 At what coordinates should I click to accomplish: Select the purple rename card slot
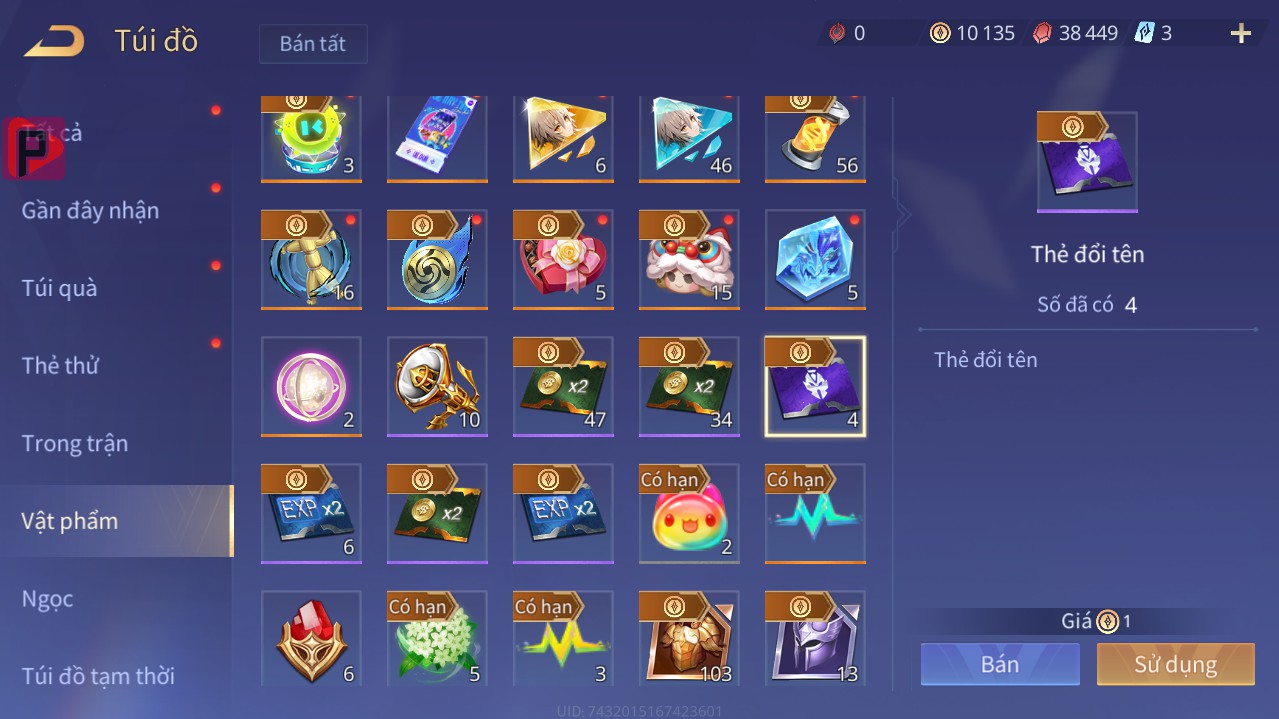815,387
